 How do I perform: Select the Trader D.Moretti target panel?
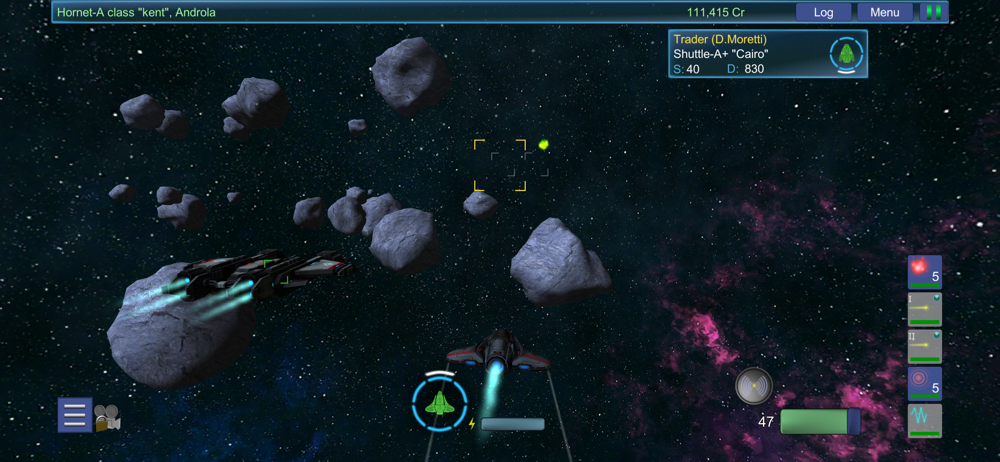767,54
